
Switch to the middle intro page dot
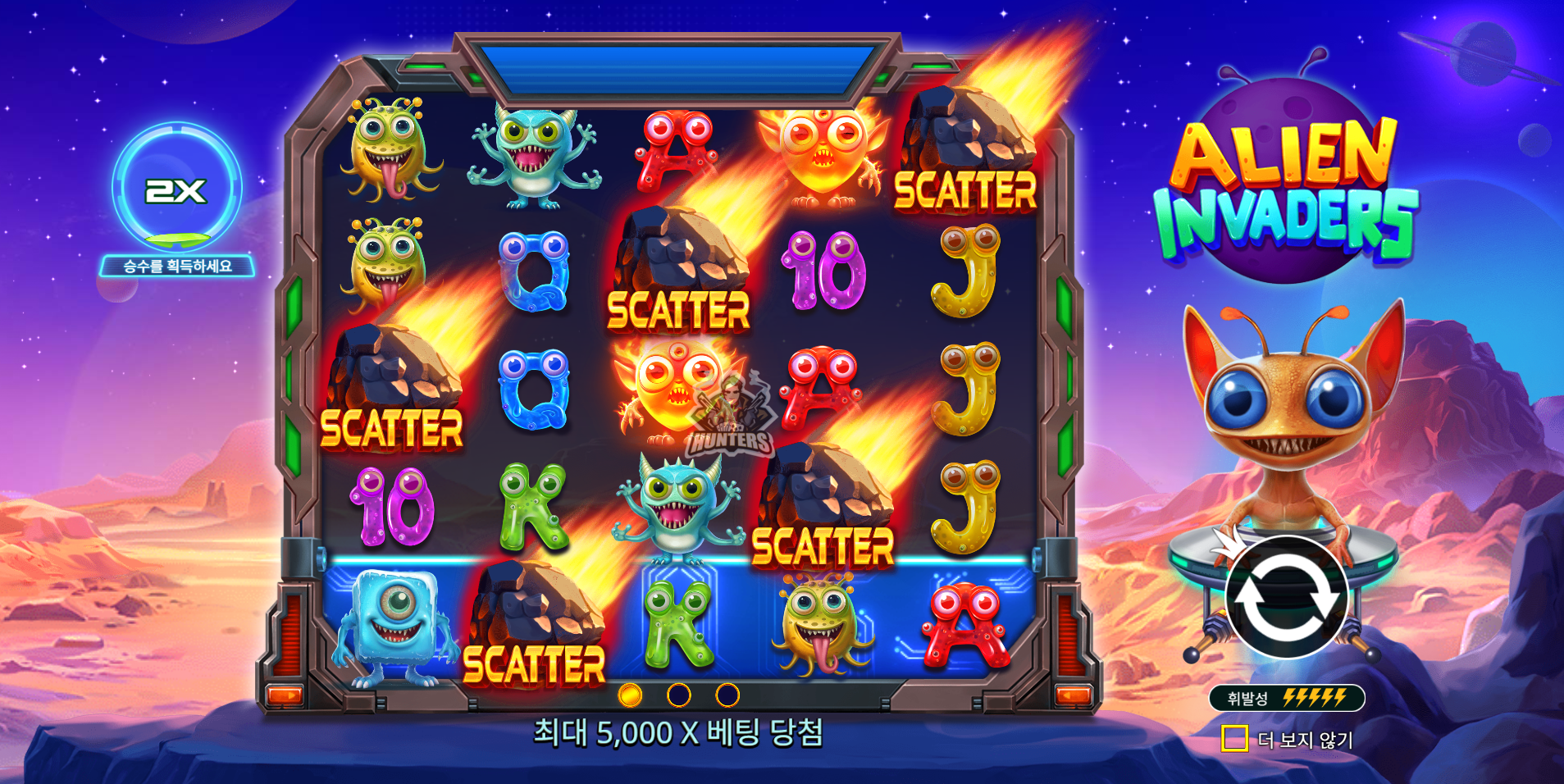678,695
